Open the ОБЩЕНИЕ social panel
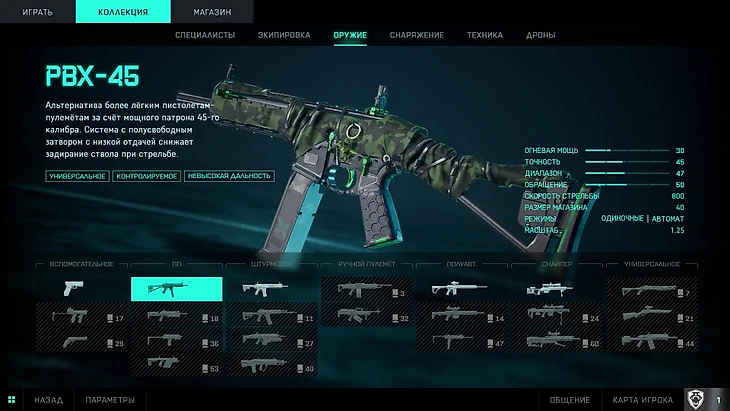 568,400
